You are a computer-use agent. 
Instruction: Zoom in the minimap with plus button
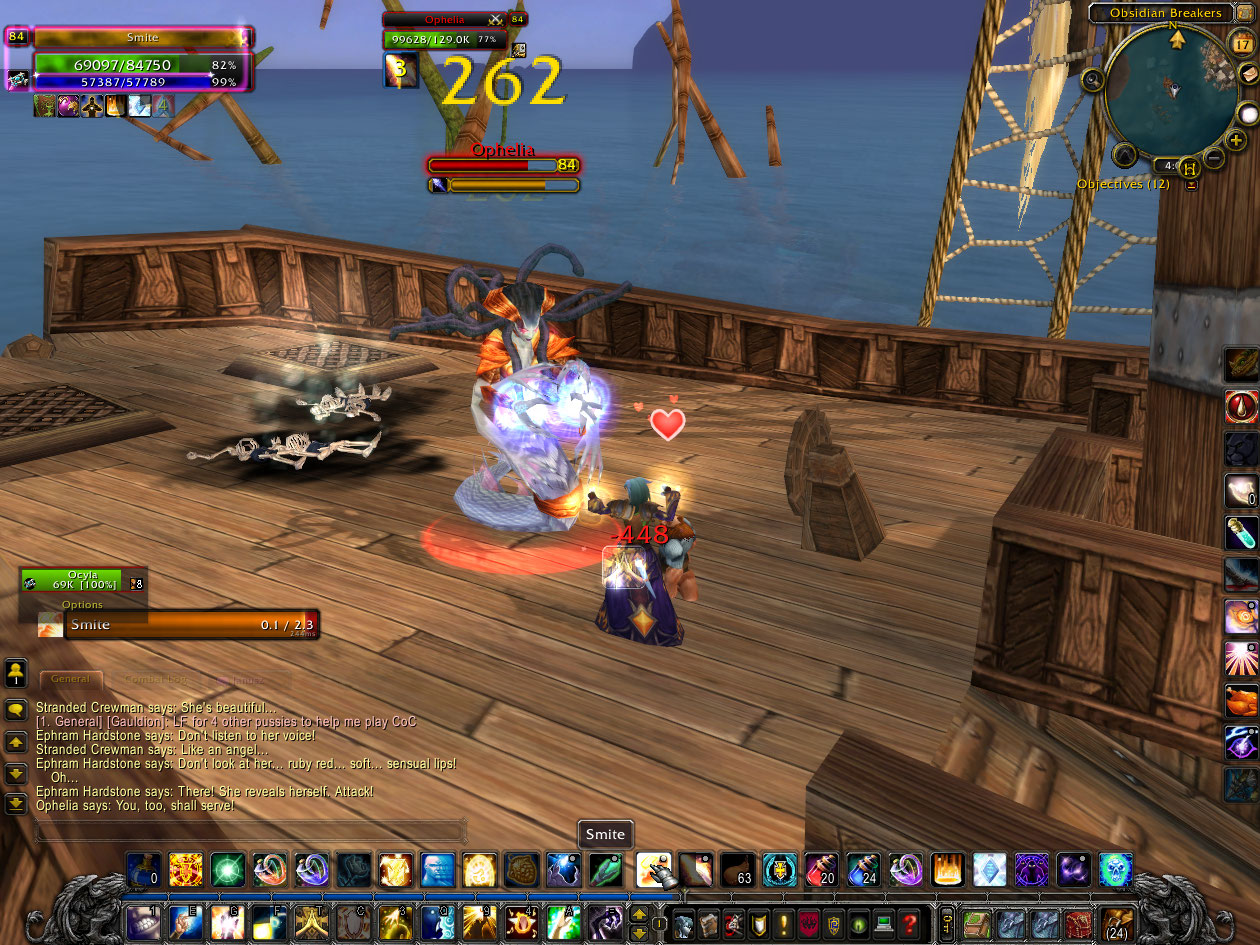(1236, 141)
